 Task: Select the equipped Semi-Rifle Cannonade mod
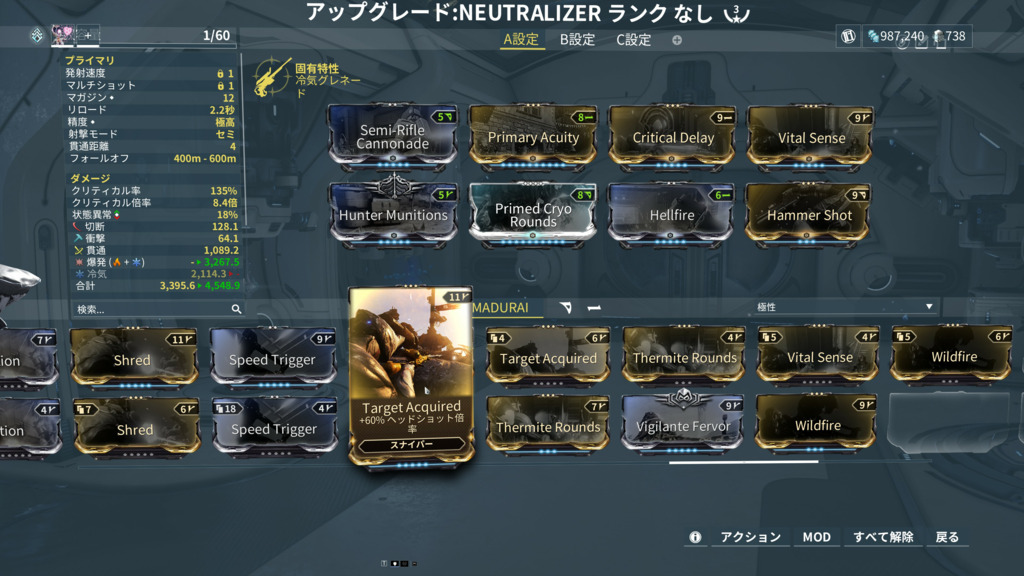393,137
